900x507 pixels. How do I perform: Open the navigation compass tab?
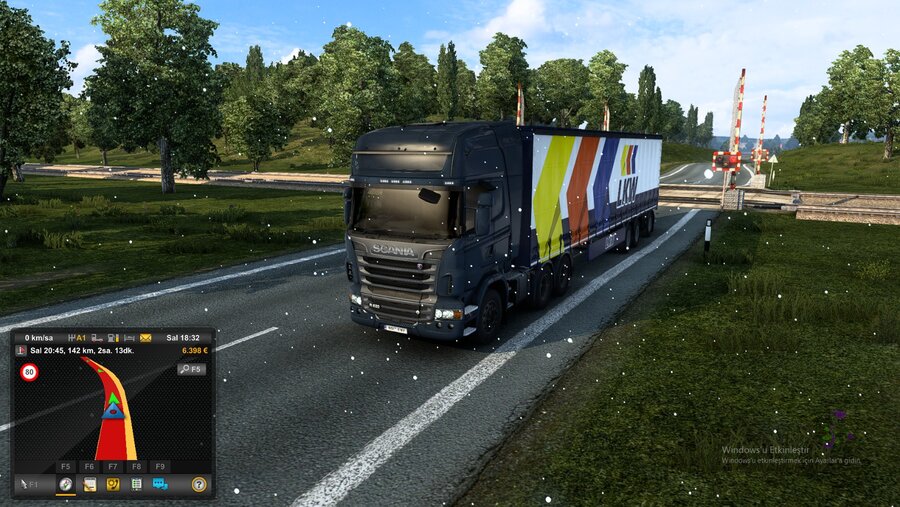65,484
